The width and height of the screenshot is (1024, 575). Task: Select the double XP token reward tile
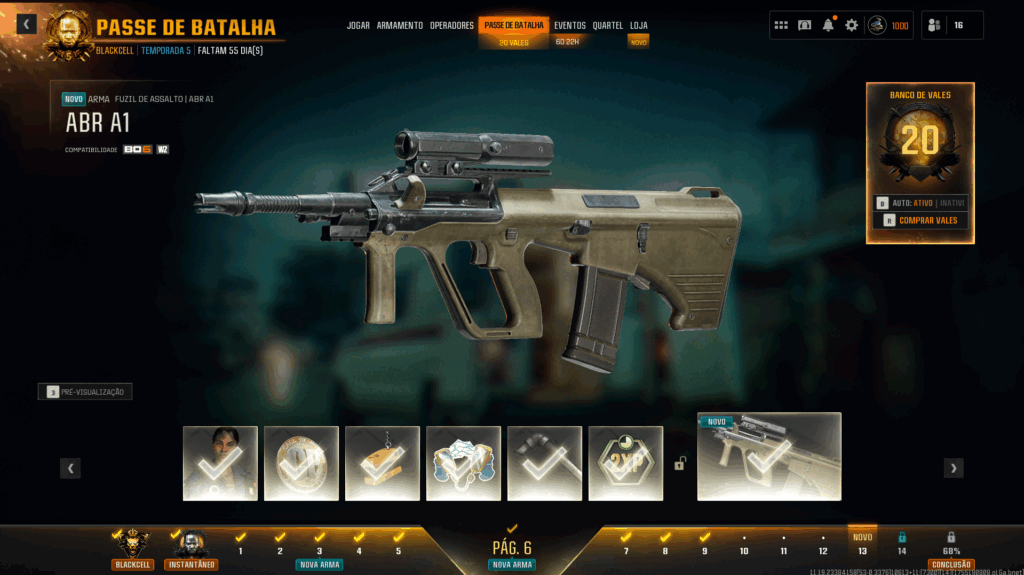626,463
